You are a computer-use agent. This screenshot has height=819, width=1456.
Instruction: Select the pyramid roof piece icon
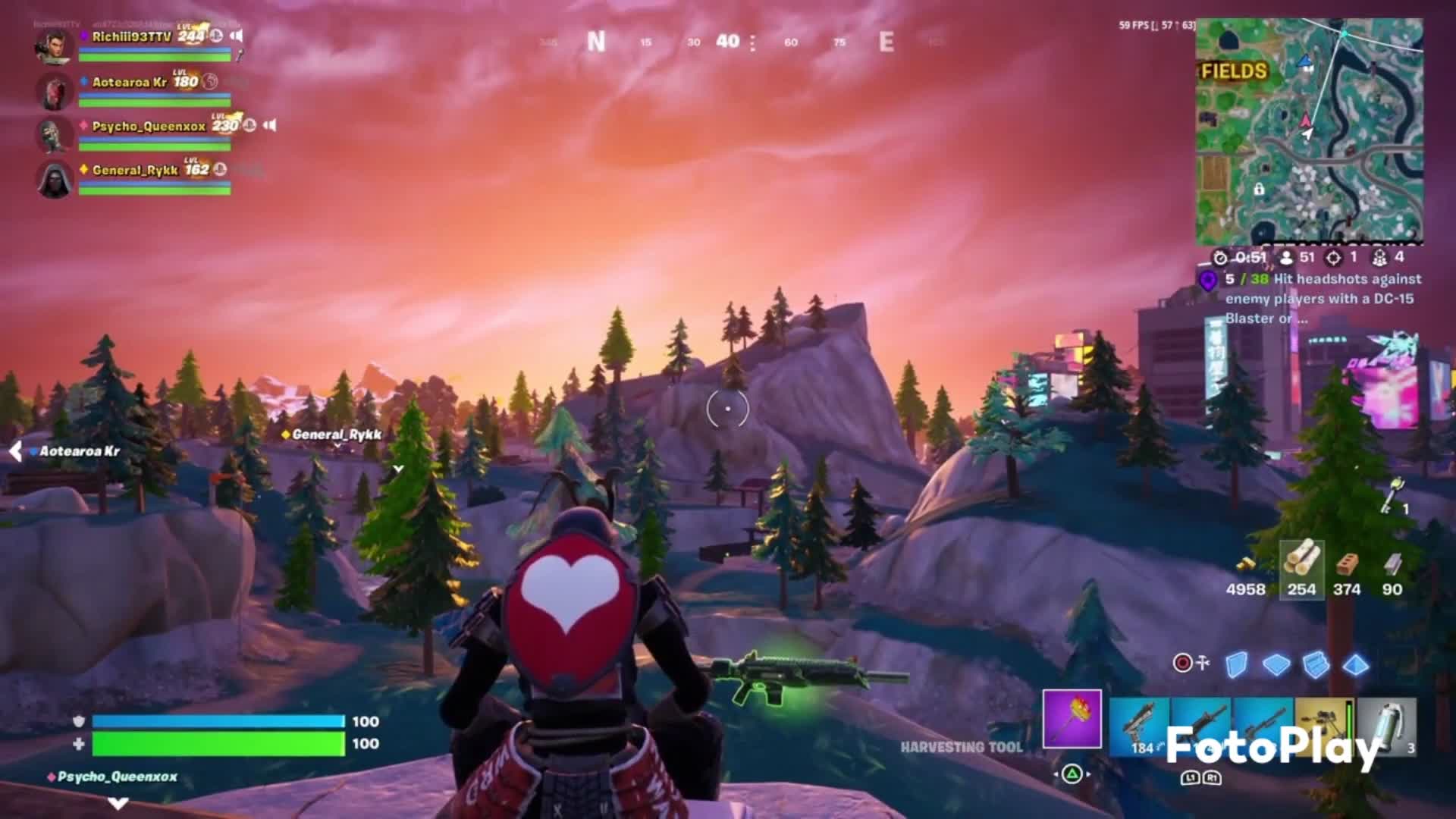pyautogui.click(x=1355, y=665)
